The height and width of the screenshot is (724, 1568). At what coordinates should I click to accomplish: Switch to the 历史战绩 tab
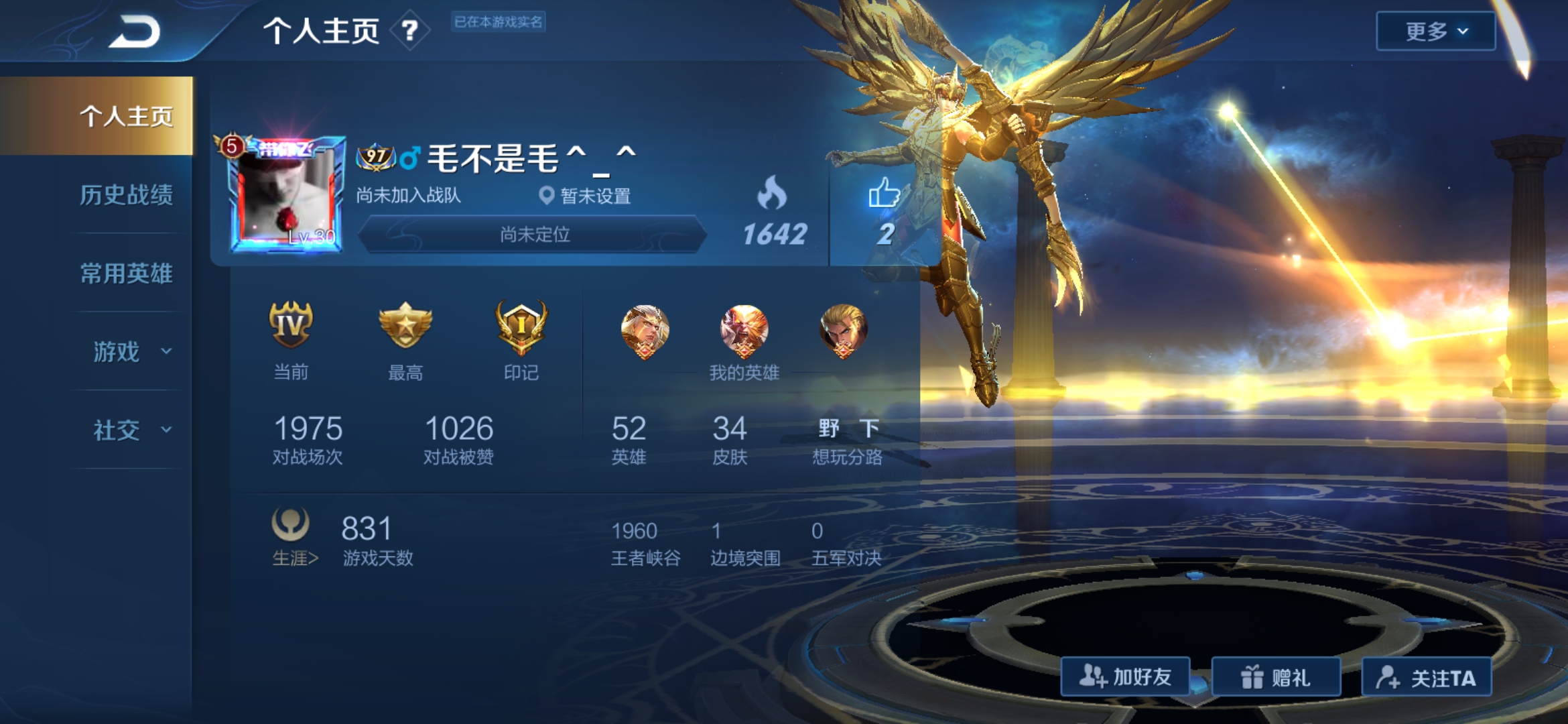pos(127,194)
